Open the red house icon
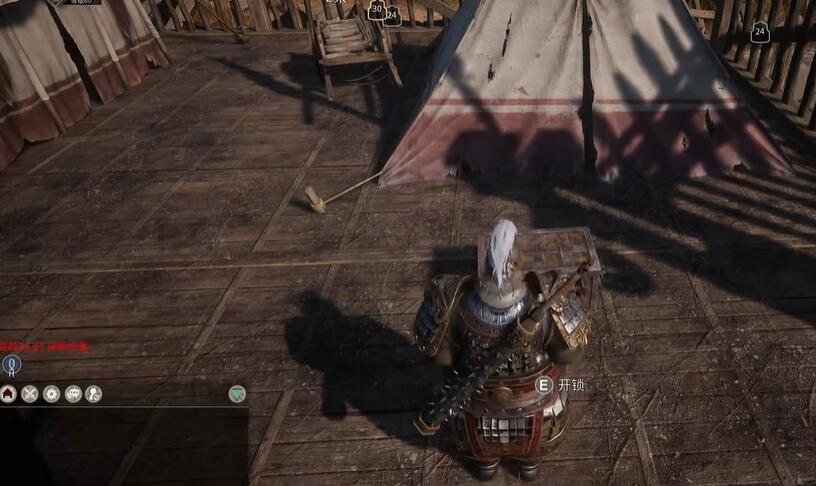 (x=9, y=394)
